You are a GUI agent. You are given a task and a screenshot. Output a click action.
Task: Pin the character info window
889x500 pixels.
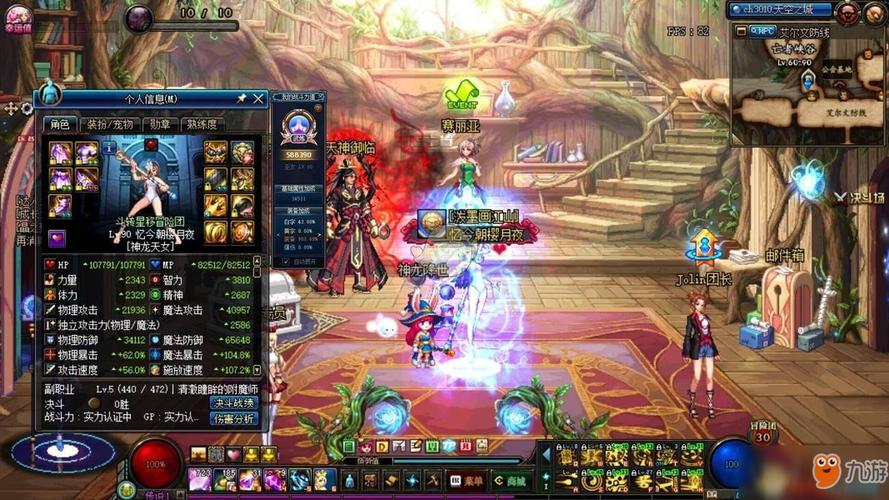(241, 98)
